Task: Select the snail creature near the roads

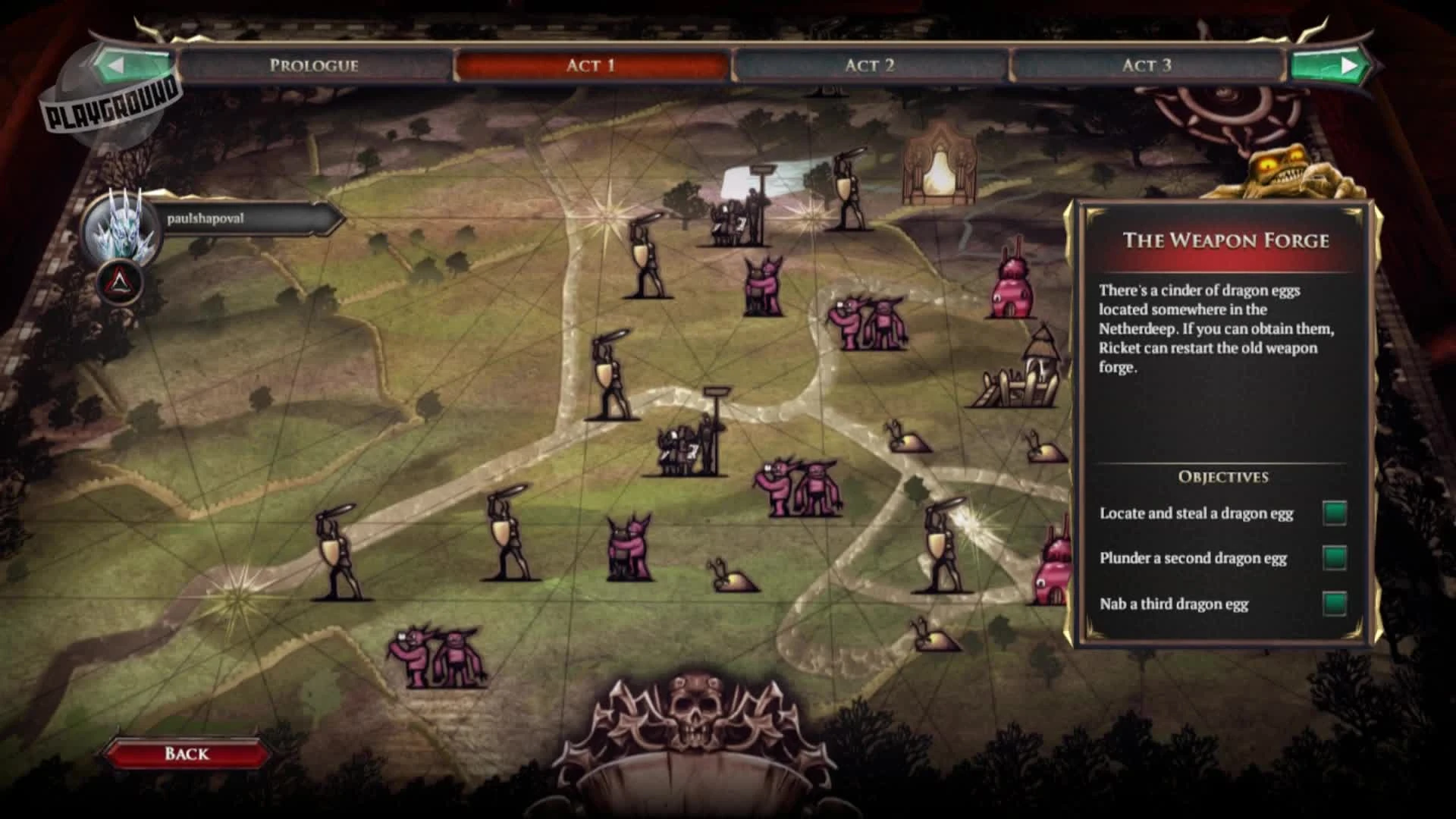Action: click(730, 580)
